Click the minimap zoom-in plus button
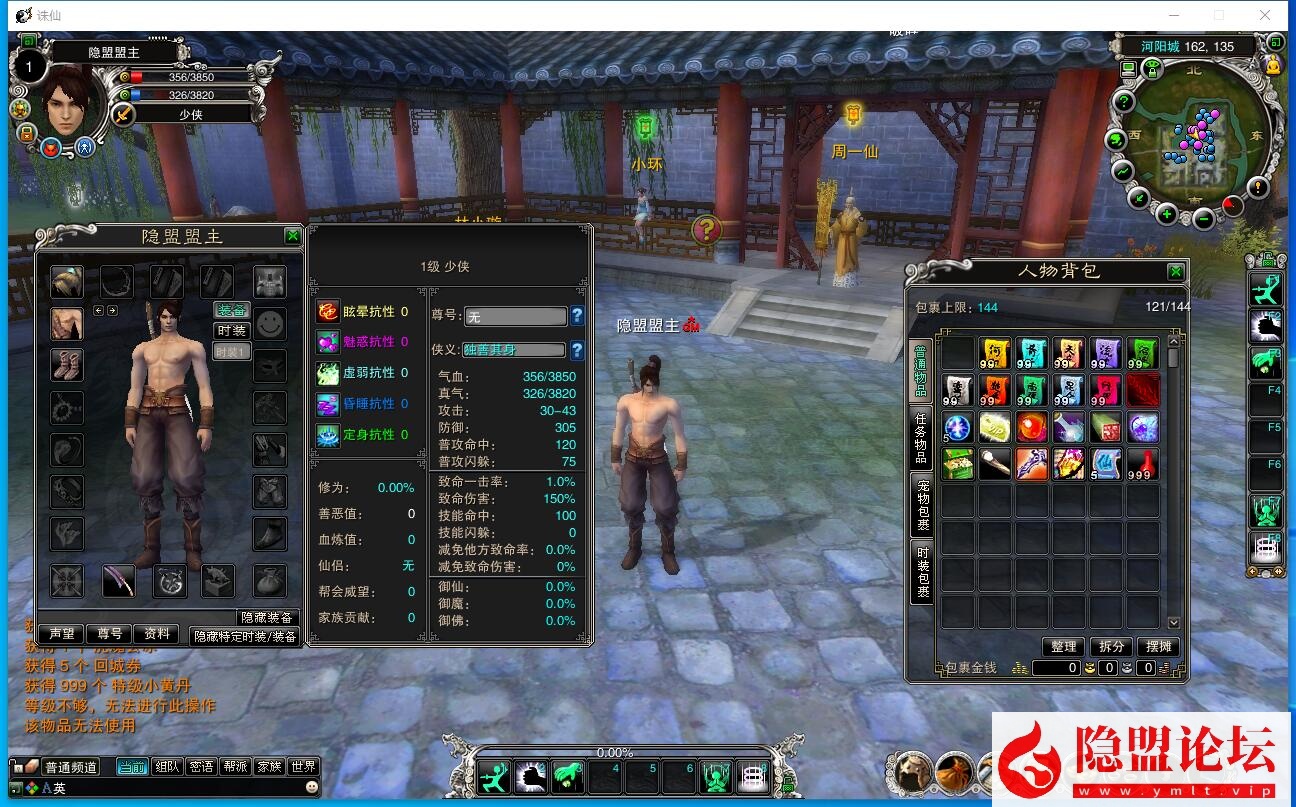Image resolution: width=1296 pixels, height=807 pixels. pos(1167,214)
